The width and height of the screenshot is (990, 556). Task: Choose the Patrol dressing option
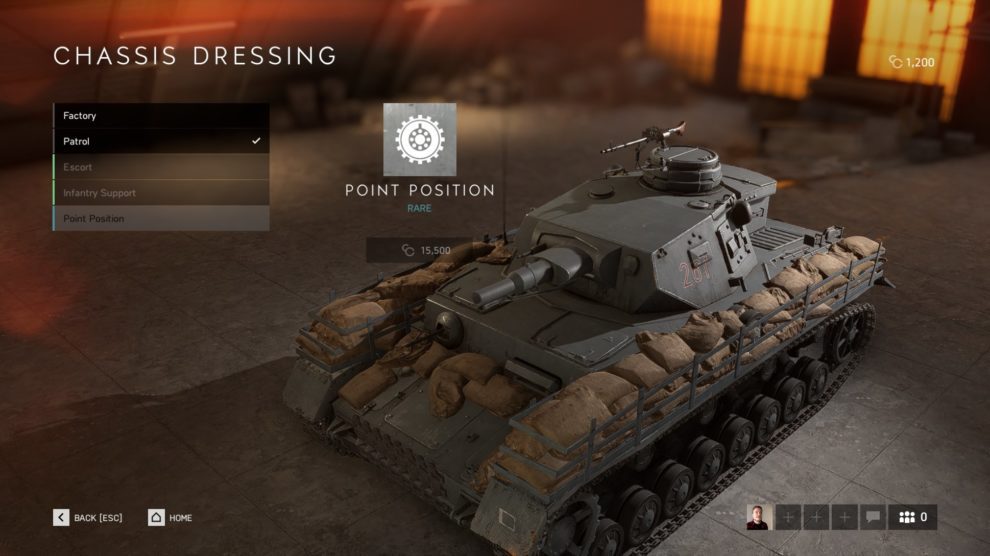tap(160, 142)
